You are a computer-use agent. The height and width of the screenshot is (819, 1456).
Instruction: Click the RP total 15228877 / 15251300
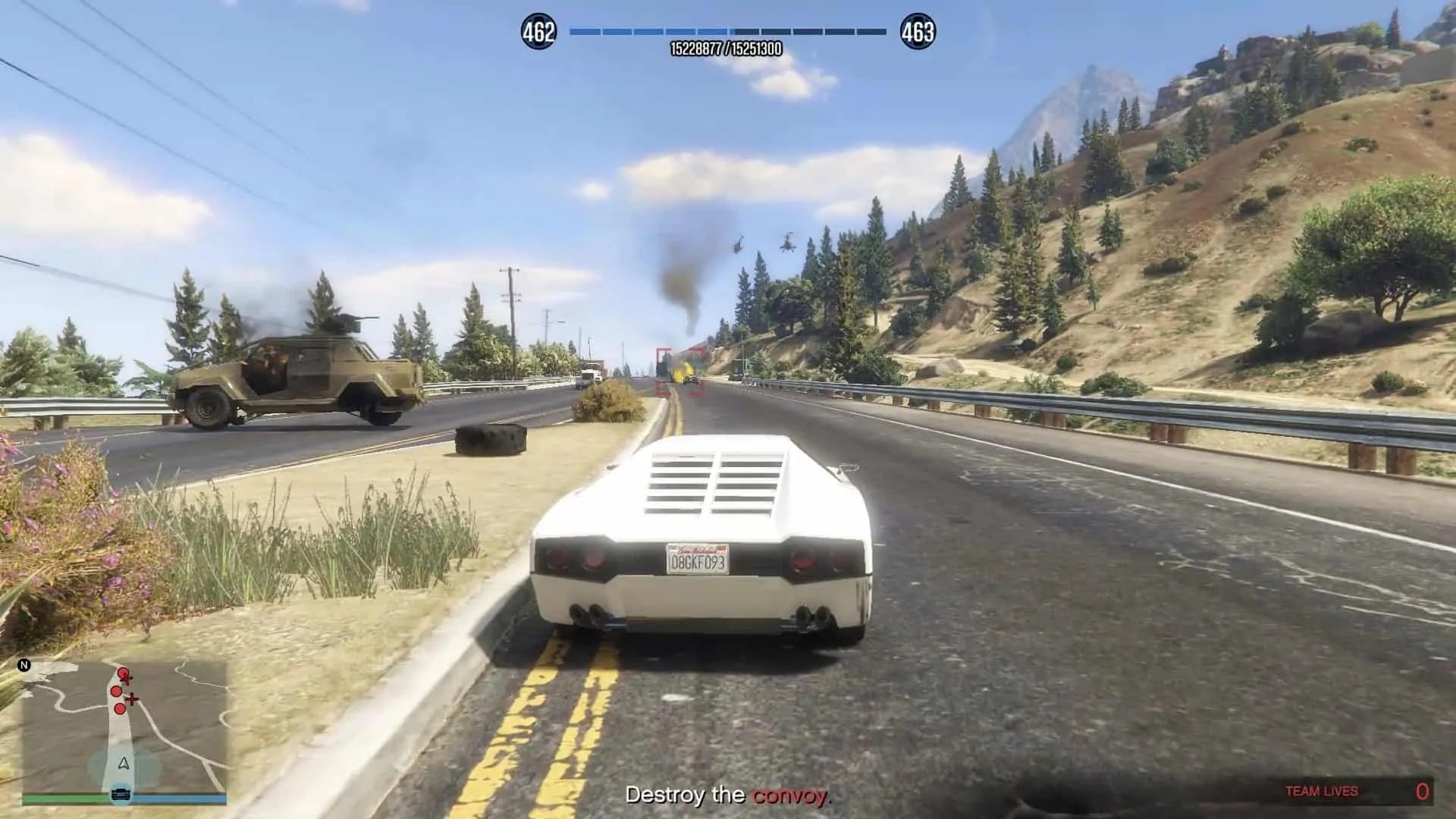[728, 47]
